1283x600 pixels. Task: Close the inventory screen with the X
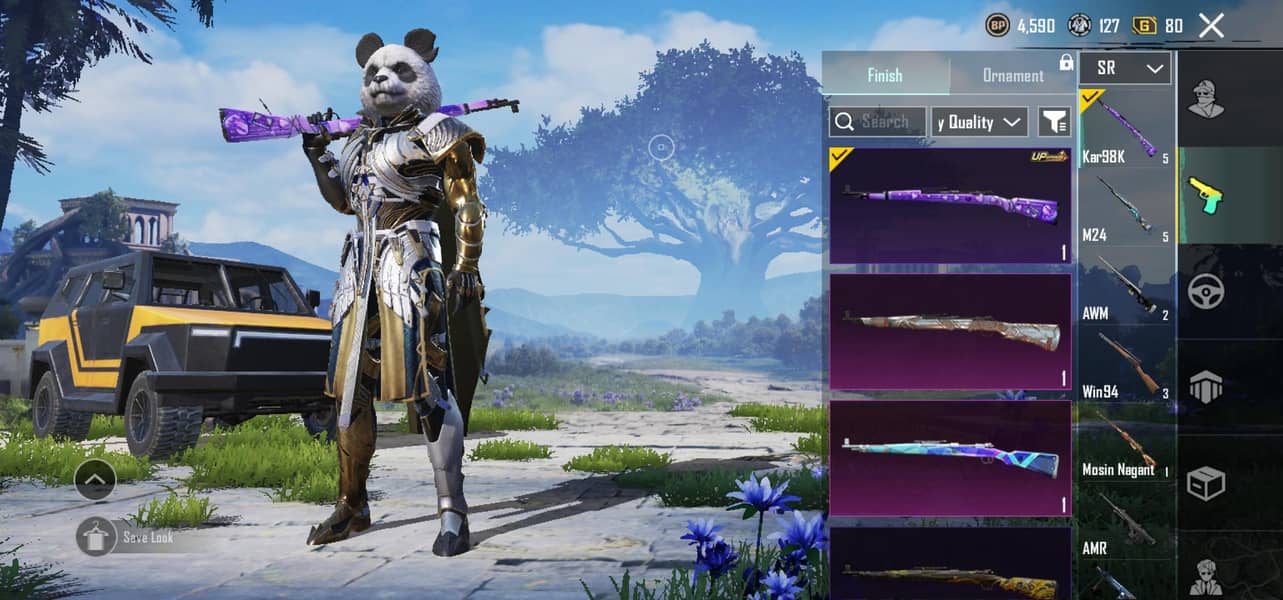click(x=1211, y=26)
